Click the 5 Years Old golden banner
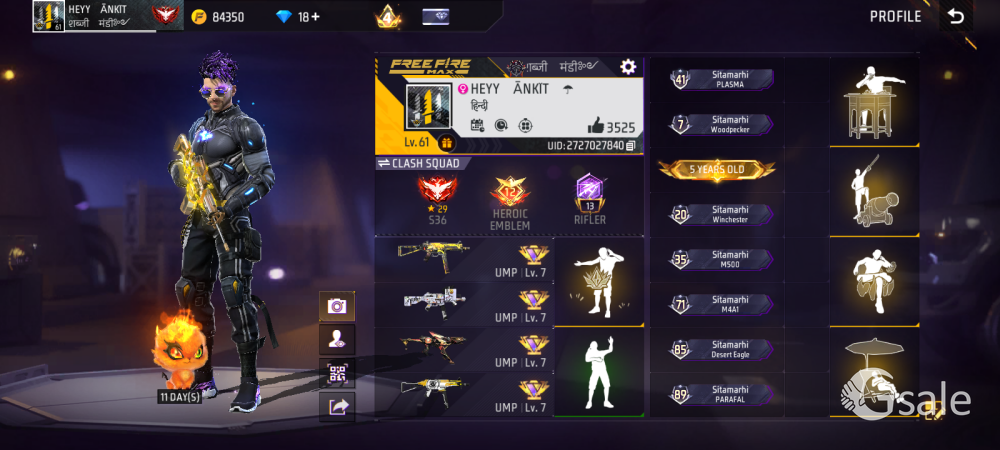Screen dimensions: 1000x450 pos(717,170)
